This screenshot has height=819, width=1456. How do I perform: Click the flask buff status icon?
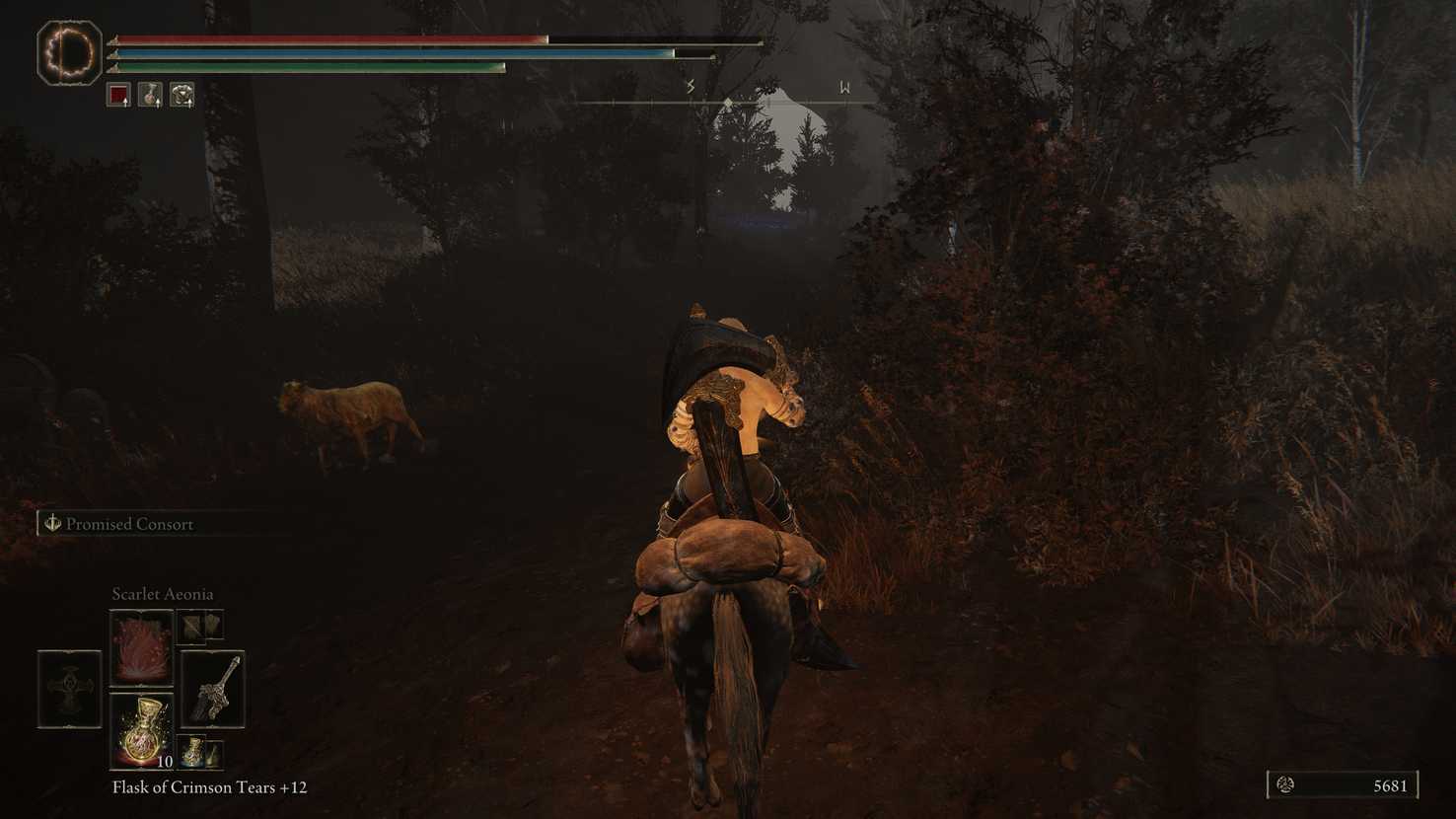coord(150,95)
